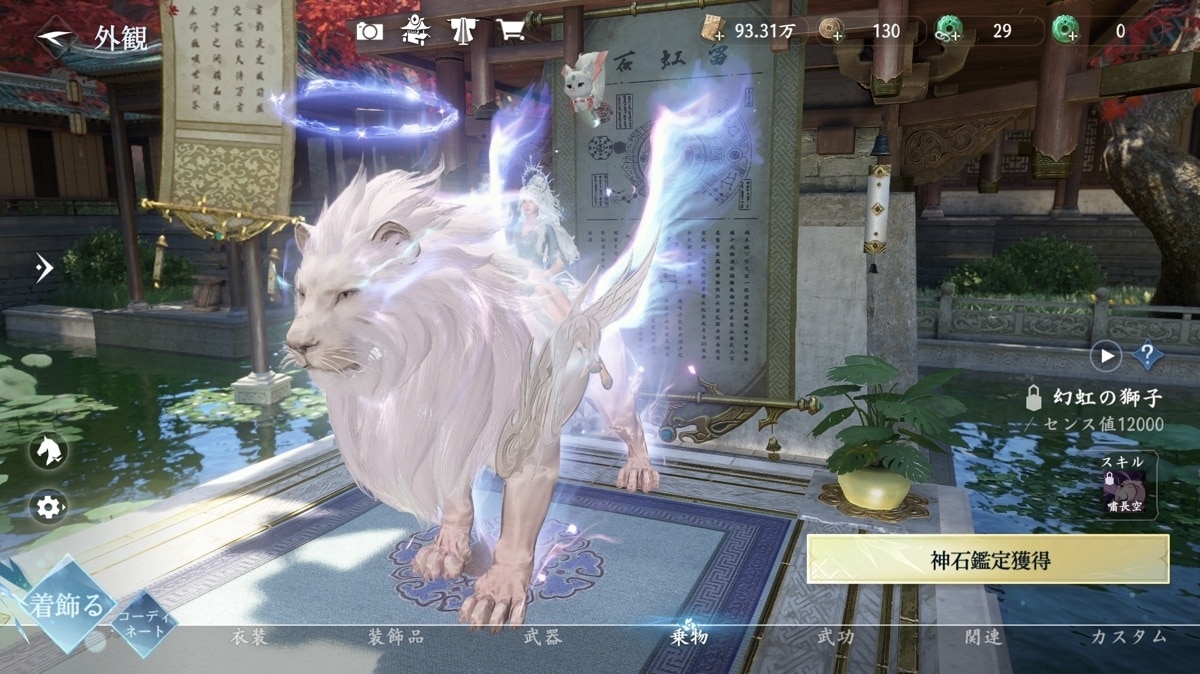Screen dimensions: 1200x674
Task: Open the 関連 tab
Action: (x=983, y=637)
